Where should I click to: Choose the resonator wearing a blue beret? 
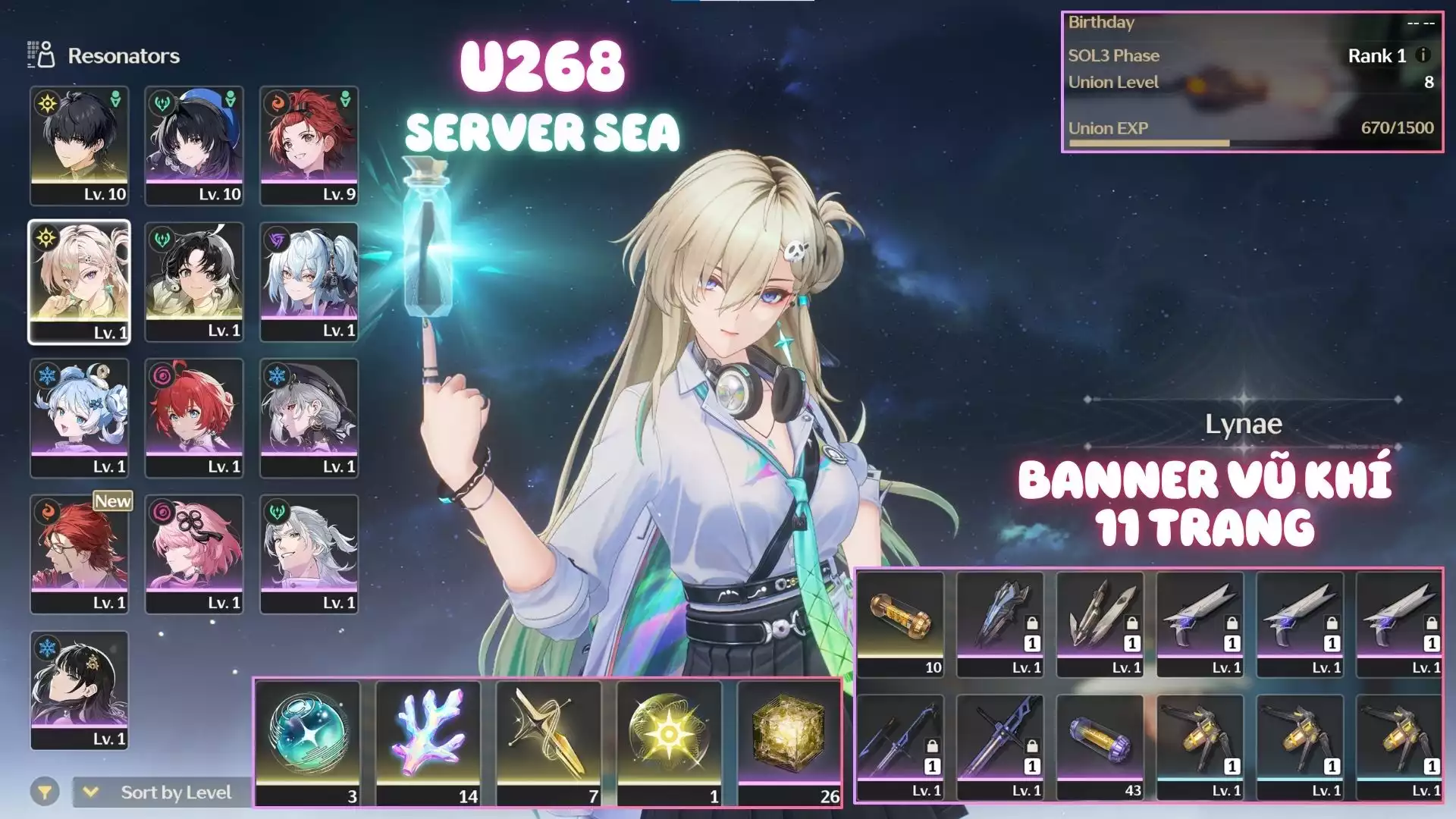tap(194, 146)
